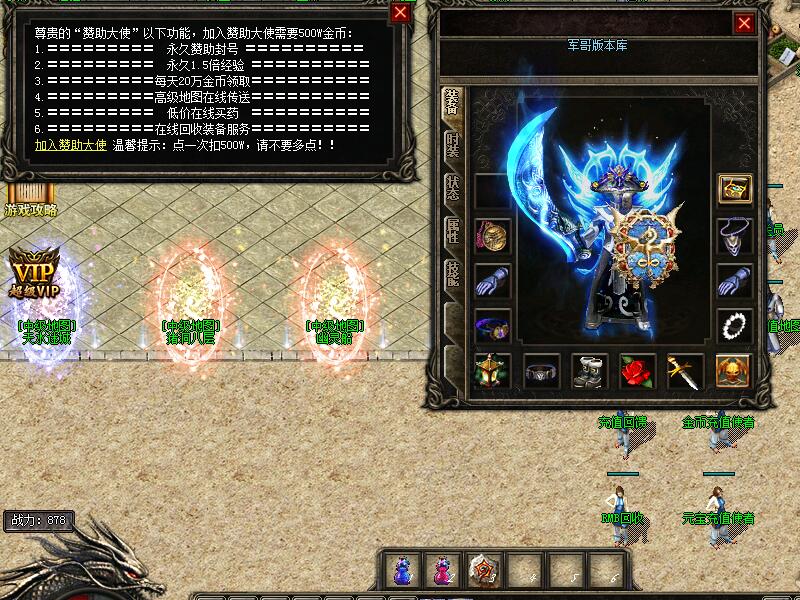Use the scroll item in hotbar slot 3
The image size is (800, 600).
(x=485, y=570)
